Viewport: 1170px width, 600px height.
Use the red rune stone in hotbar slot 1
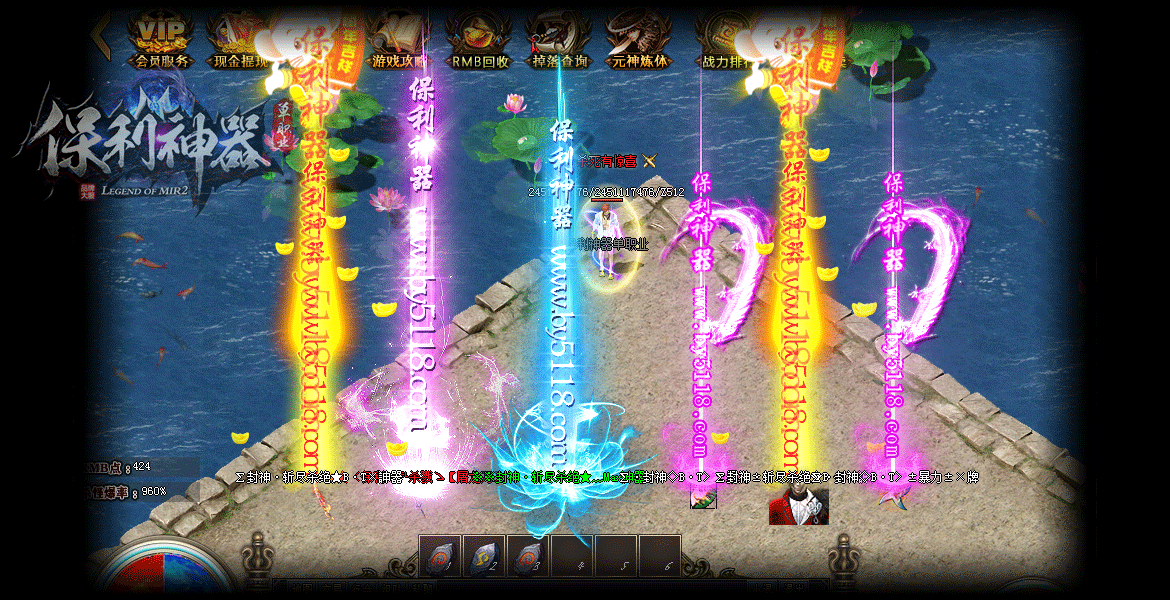click(440, 557)
